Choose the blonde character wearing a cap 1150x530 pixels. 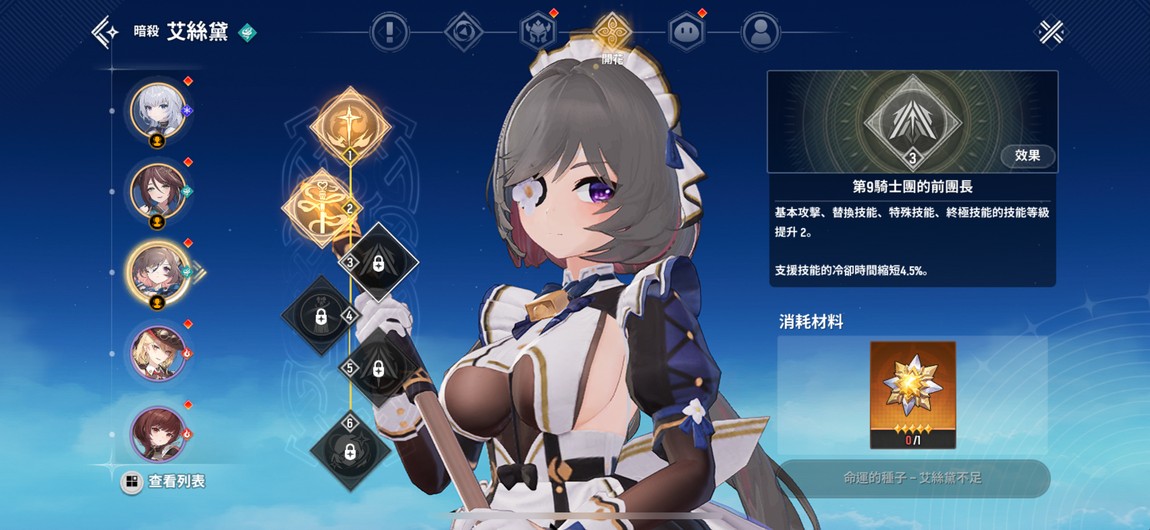pyautogui.click(x=157, y=352)
